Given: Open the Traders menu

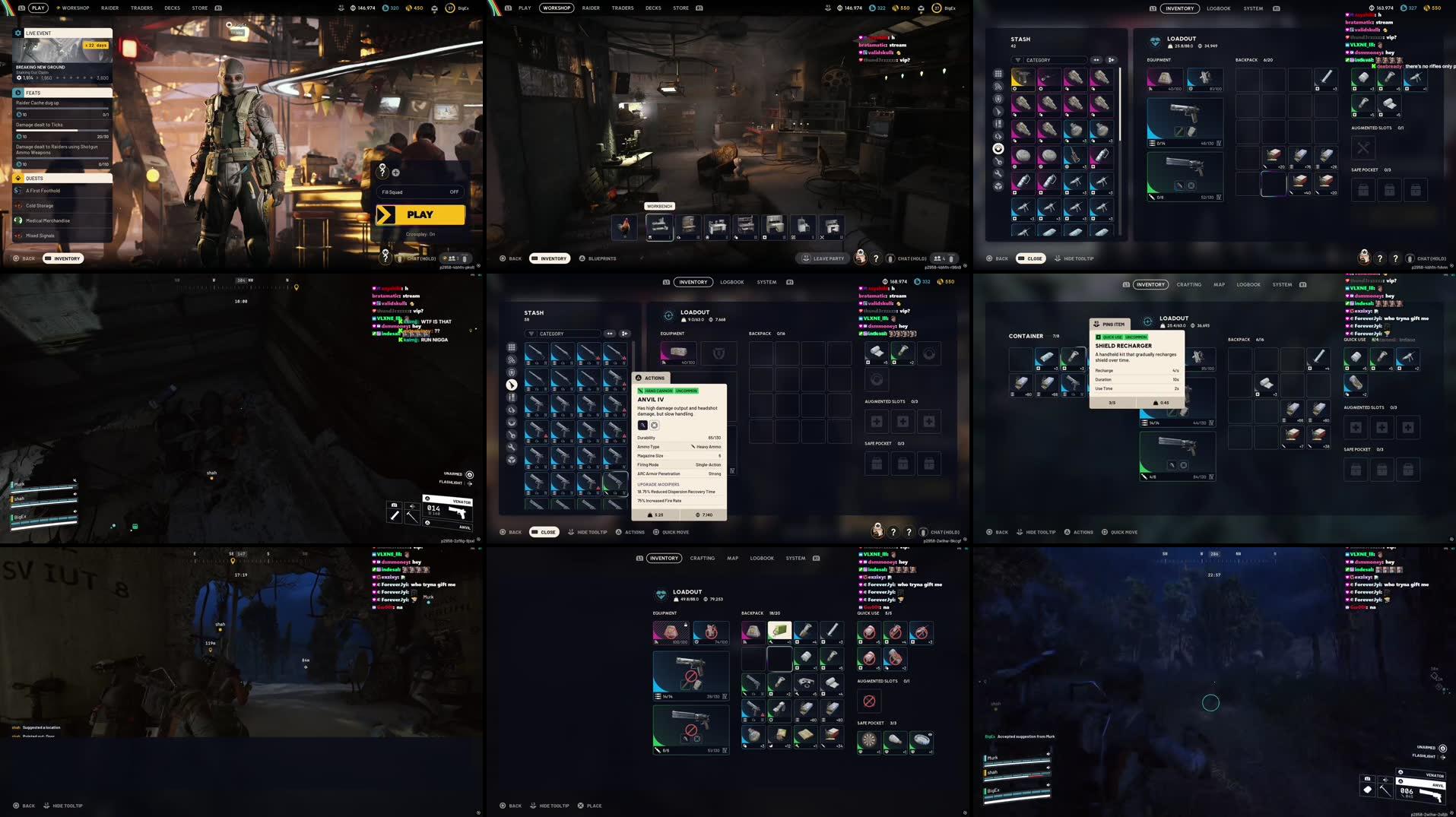Looking at the screenshot, I should 141,8.
